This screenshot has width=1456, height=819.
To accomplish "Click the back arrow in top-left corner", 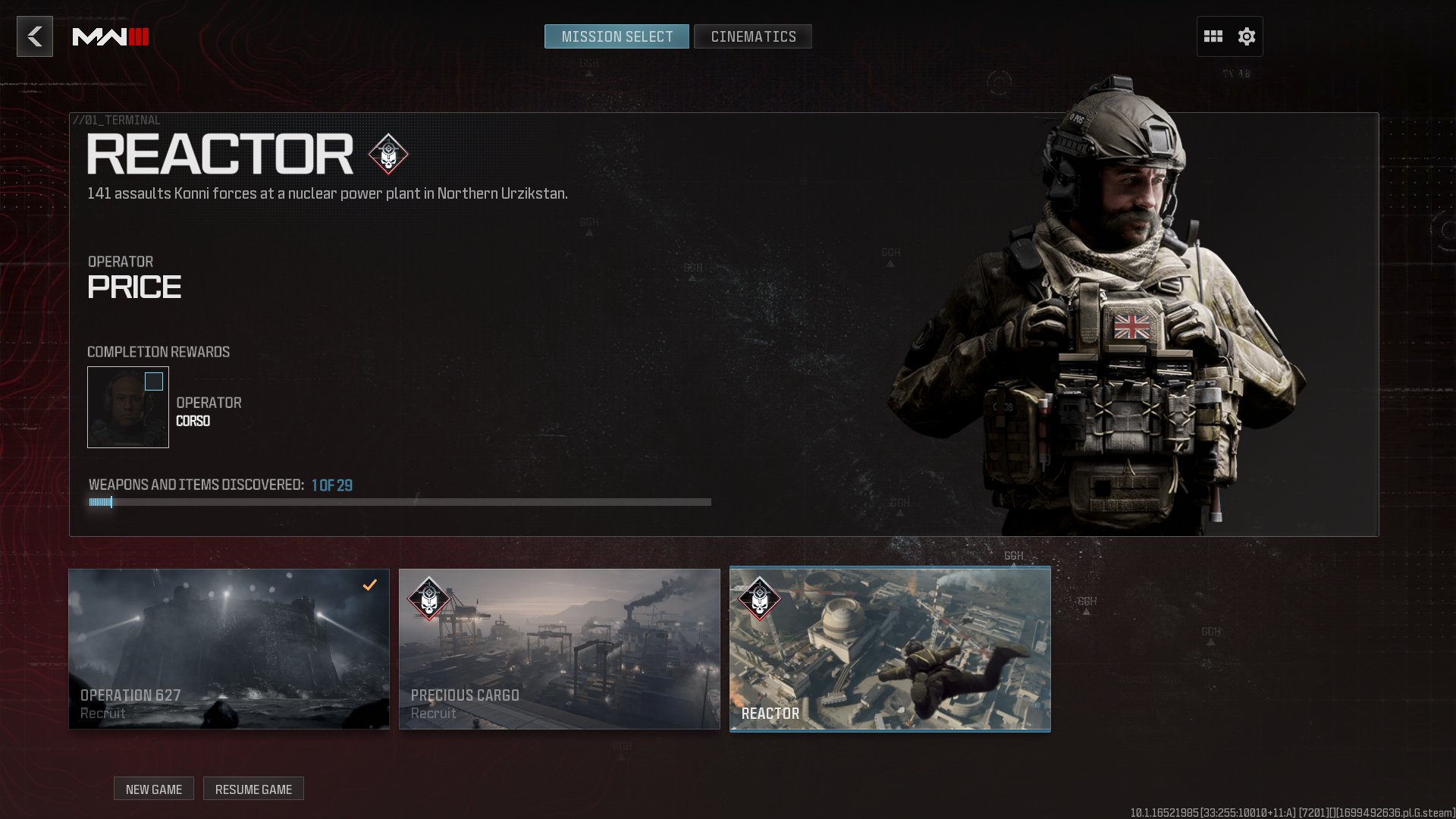I will coord(33,36).
